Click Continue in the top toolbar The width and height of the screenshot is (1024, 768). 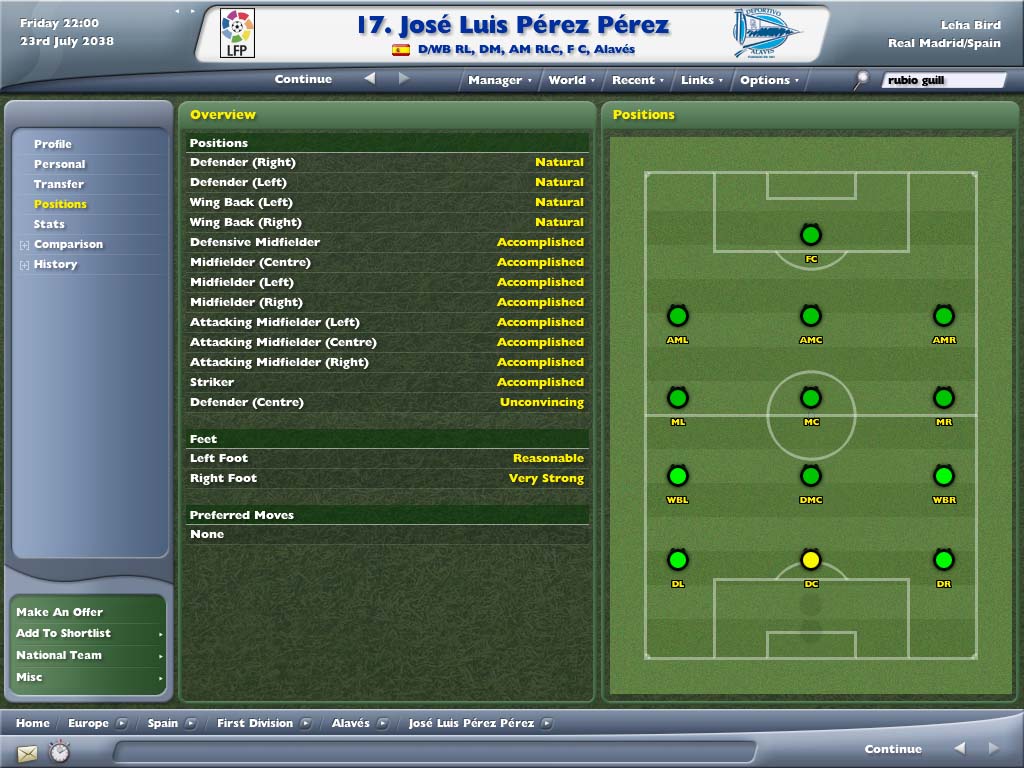coord(303,79)
